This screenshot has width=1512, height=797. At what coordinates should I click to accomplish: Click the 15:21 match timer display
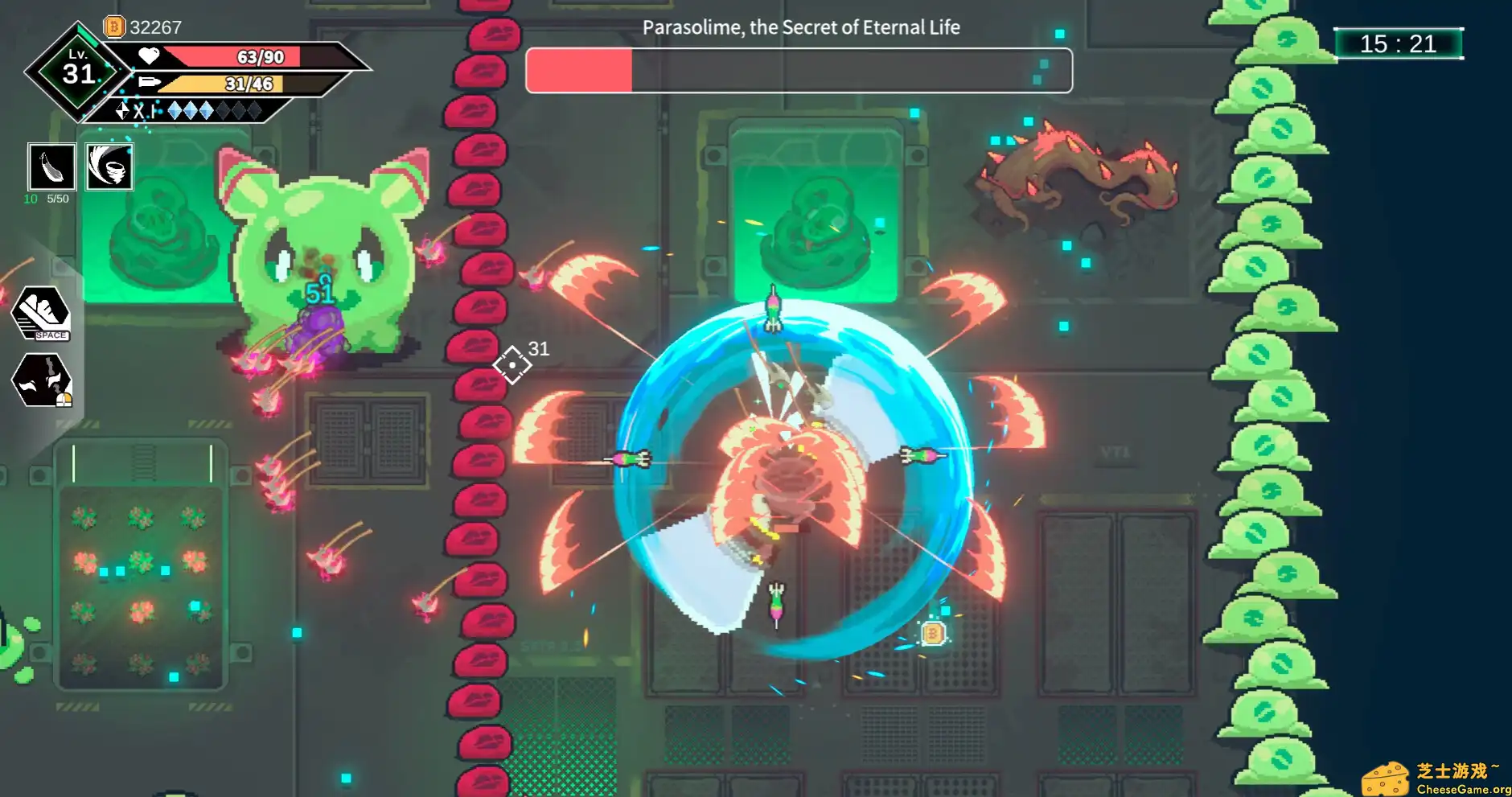coord(1399,44)
